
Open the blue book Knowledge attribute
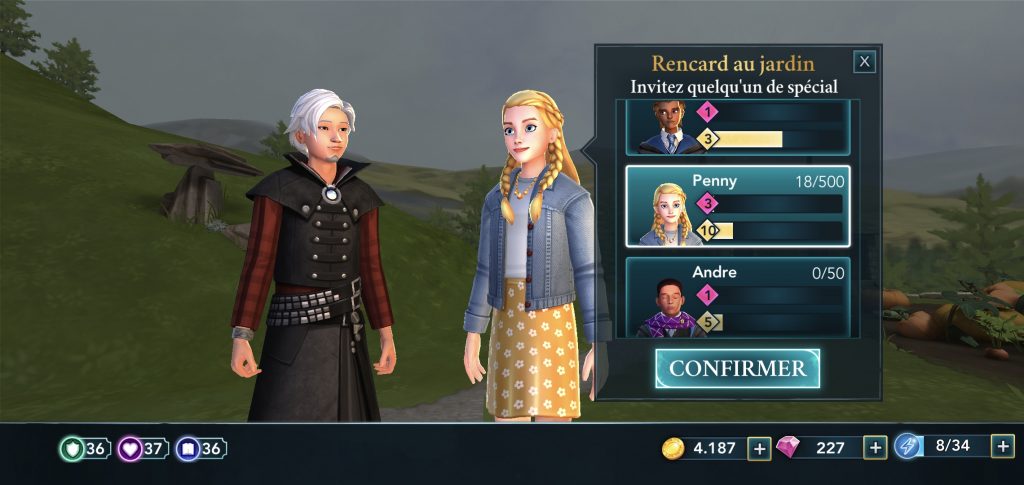[200, 449]
